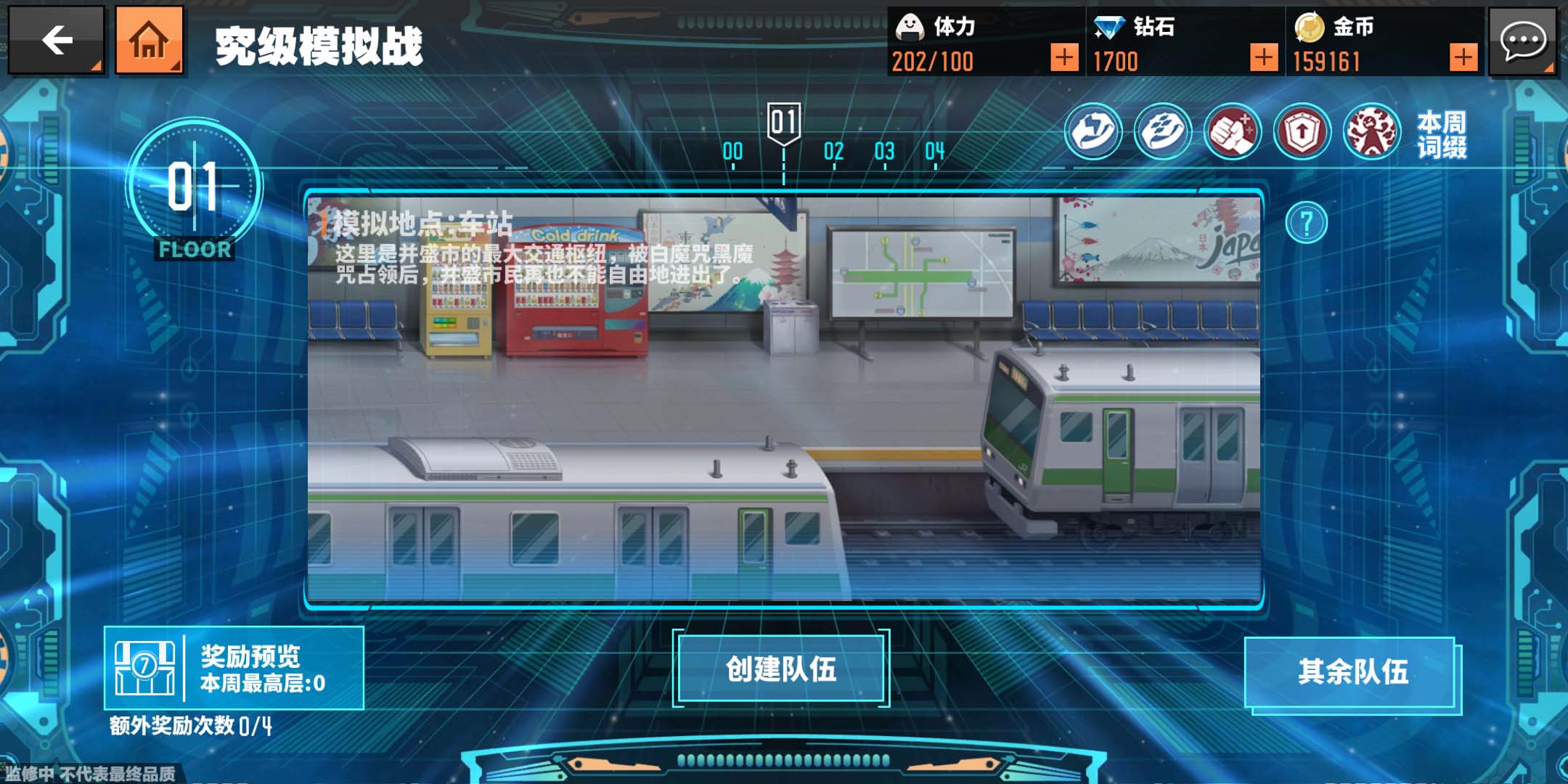Add more stamina (体力)
1568x784 pixels.
[1063, 57]
